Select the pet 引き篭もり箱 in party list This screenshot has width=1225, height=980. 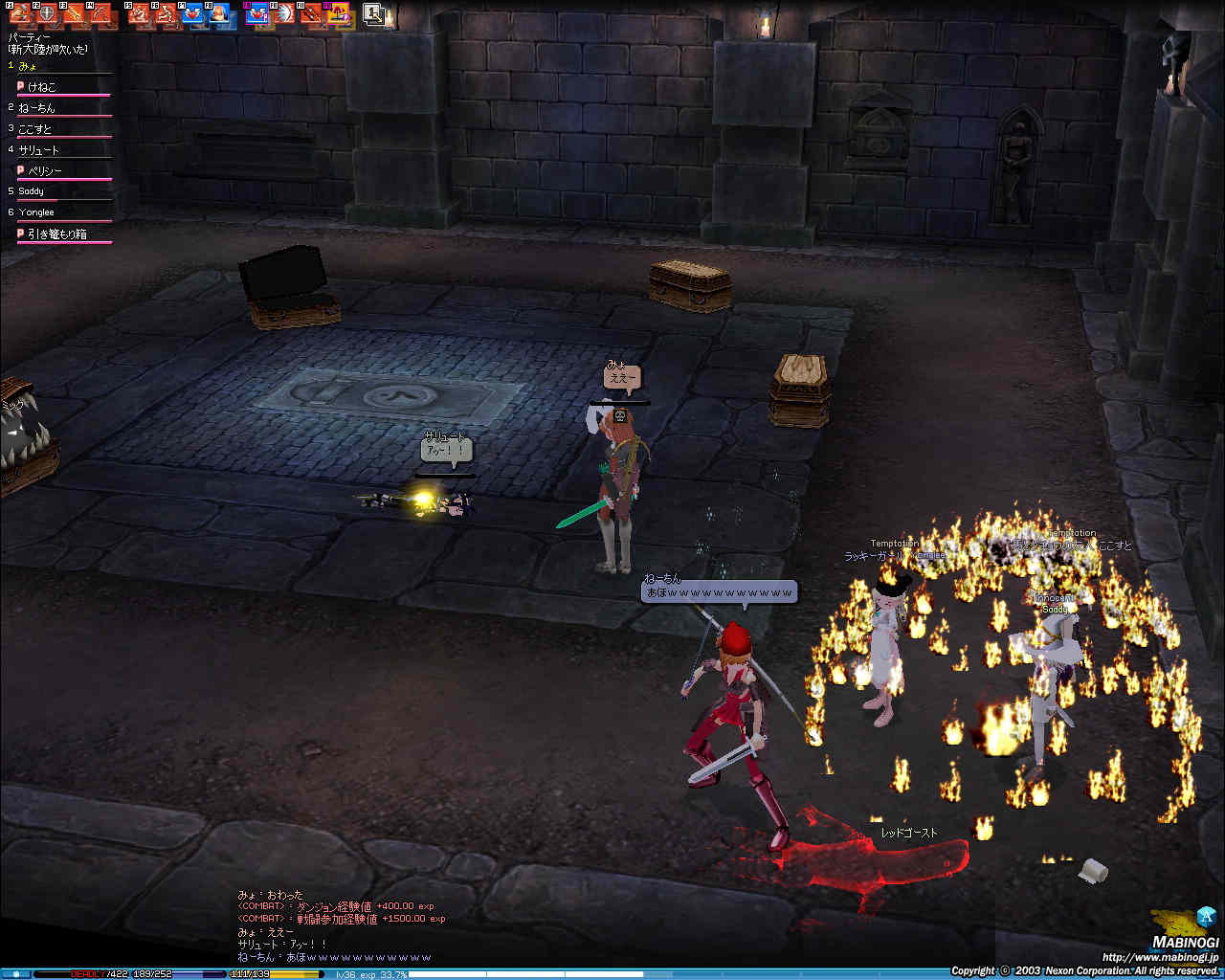coord(56,234)
